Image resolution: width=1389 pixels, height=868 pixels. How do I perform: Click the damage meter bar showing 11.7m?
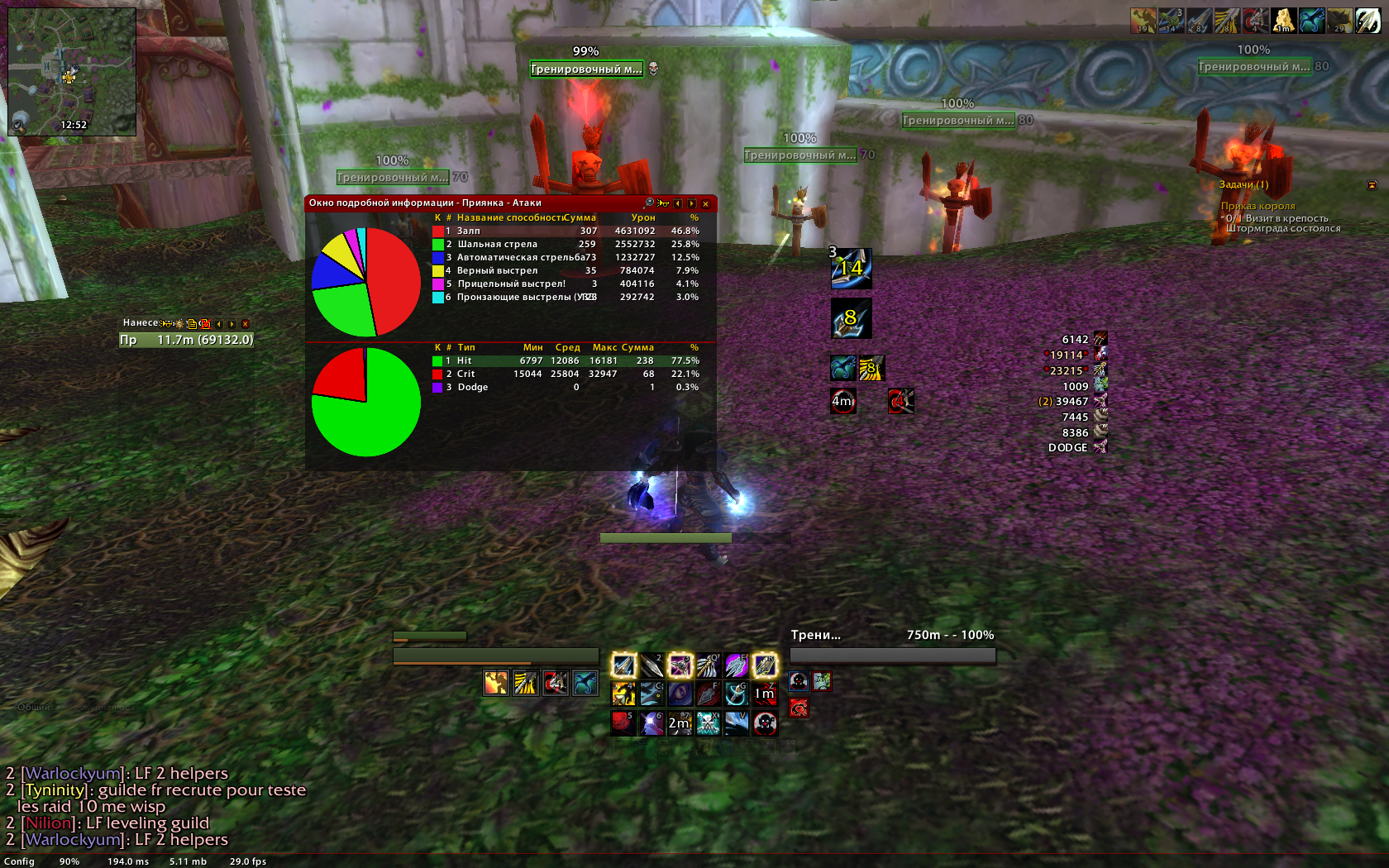point(187,340)
